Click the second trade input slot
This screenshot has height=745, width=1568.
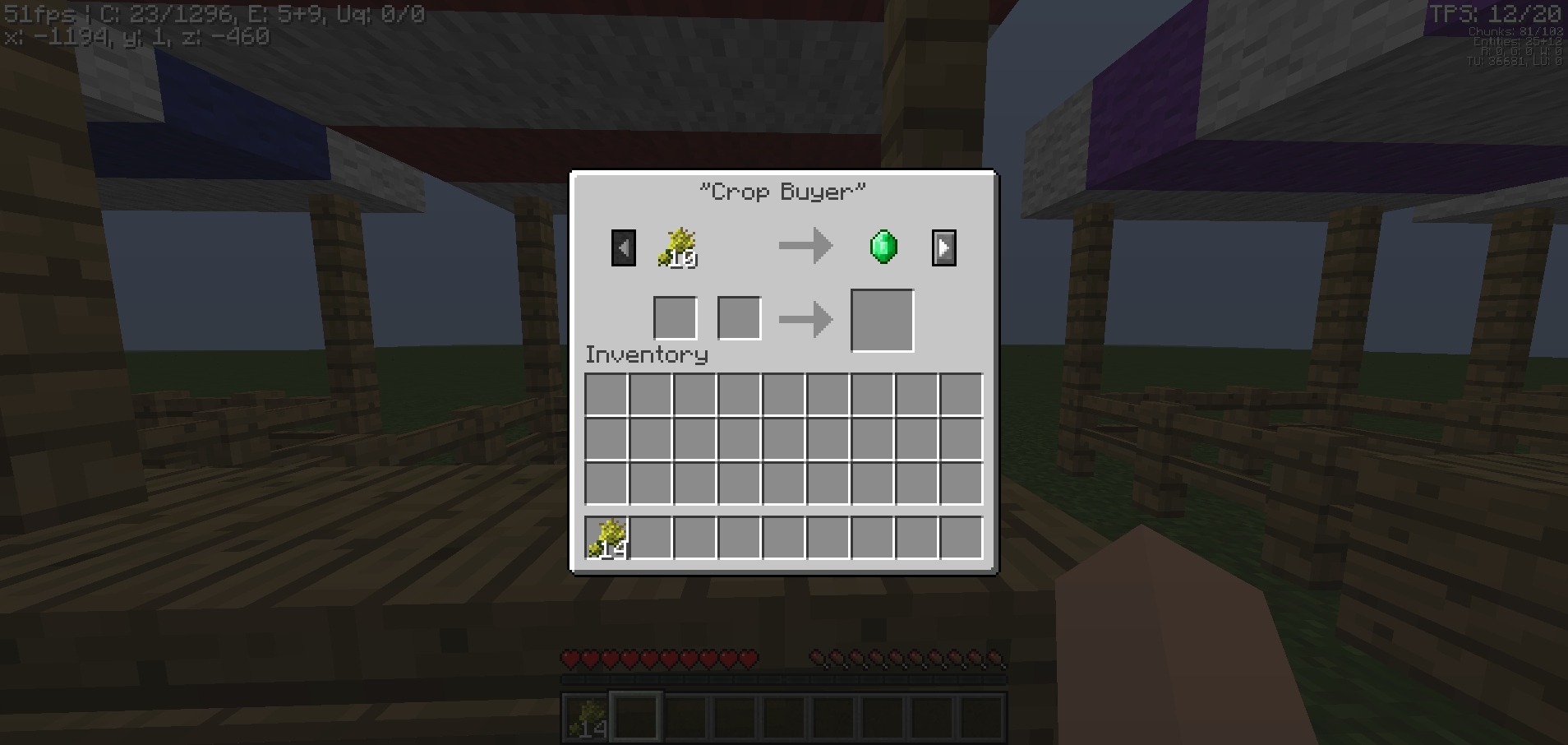(x=739, y=317)
